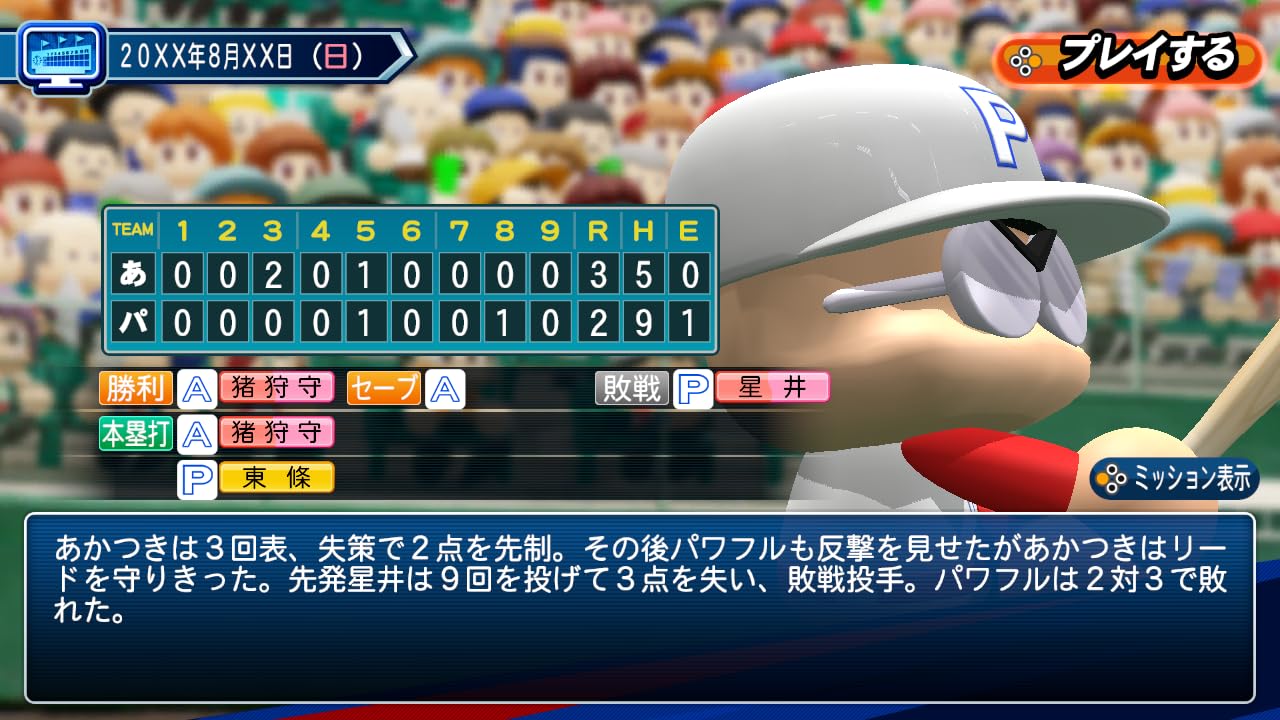Viewport: 1280px width, 720px height.
Task: Click 星井's pink name plate
Action: click(771, 388)
